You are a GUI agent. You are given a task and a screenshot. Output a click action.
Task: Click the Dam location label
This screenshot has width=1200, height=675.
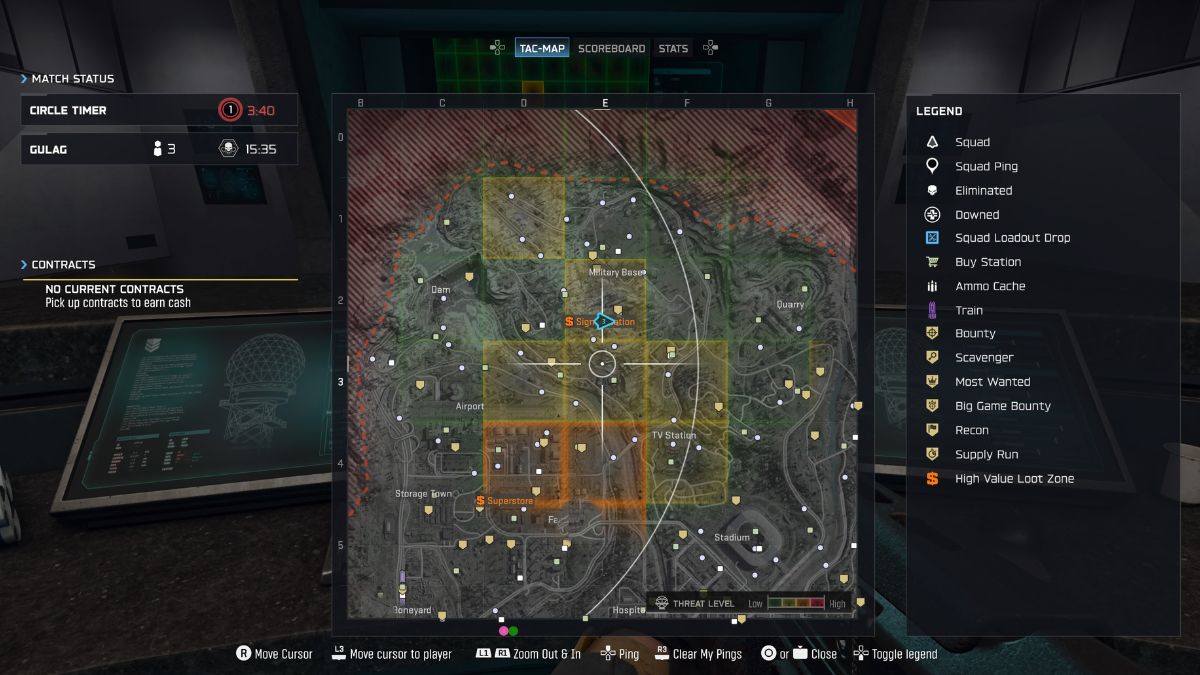point(441,290)
